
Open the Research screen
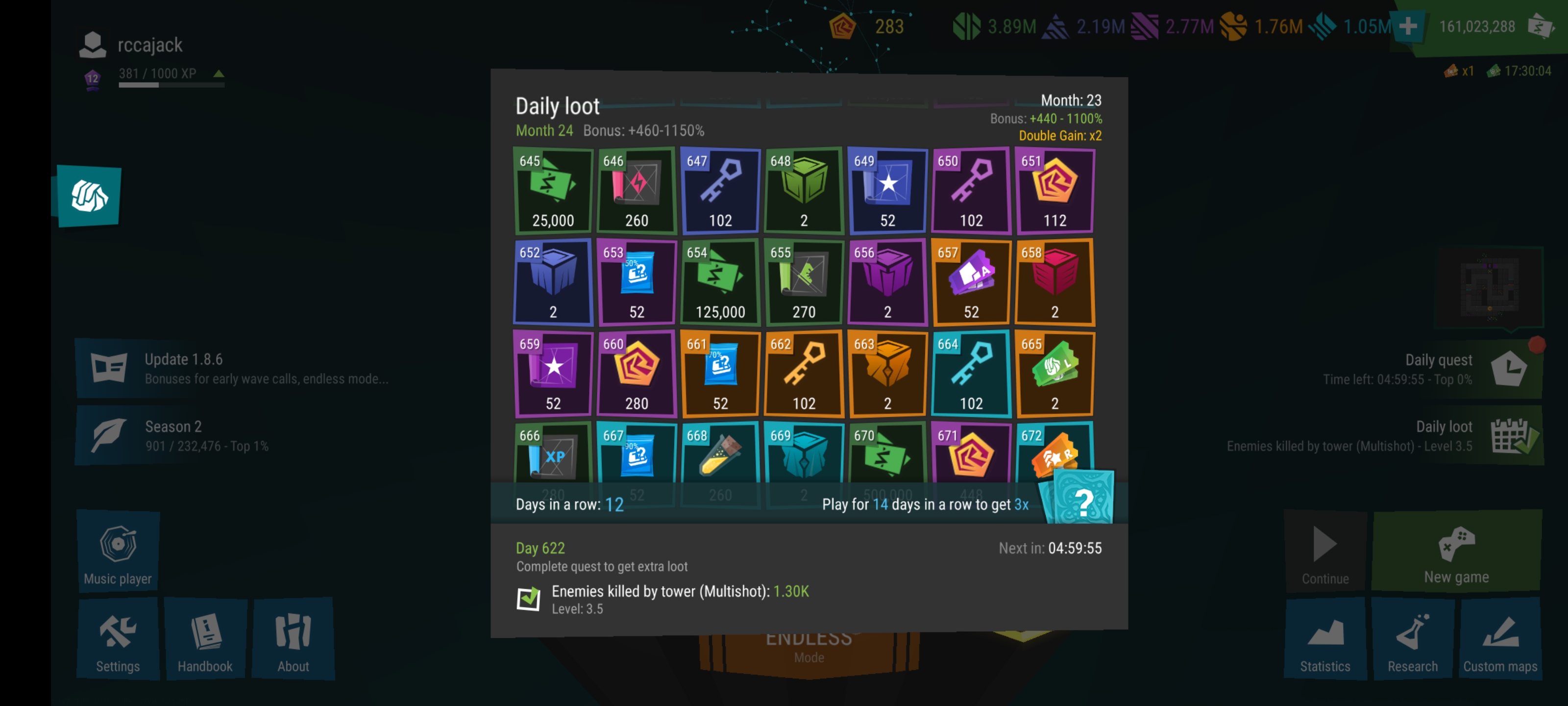coord(1412,640)
